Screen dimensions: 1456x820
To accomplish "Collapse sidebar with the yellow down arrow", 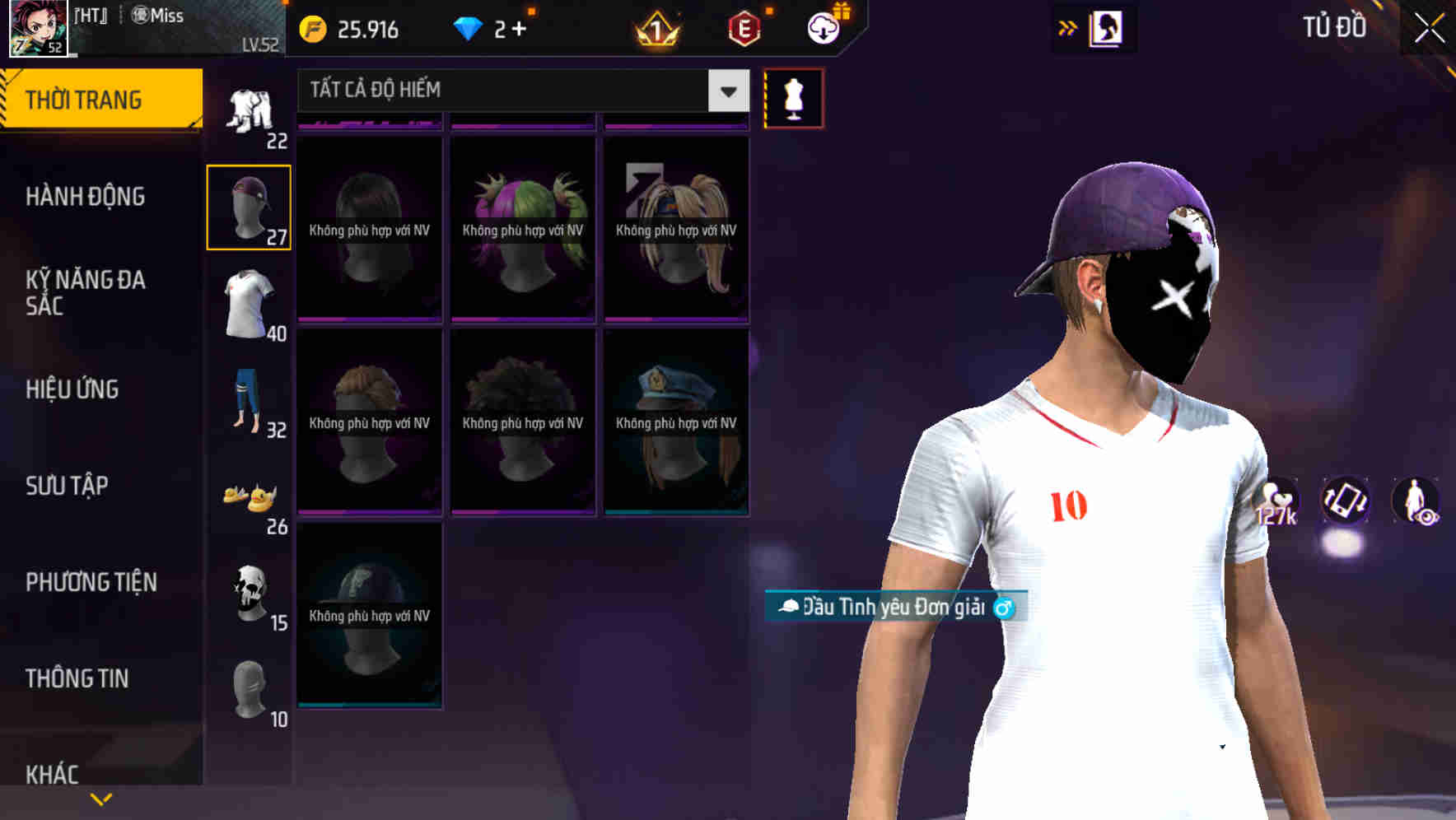I will click(x=100, y=798).
